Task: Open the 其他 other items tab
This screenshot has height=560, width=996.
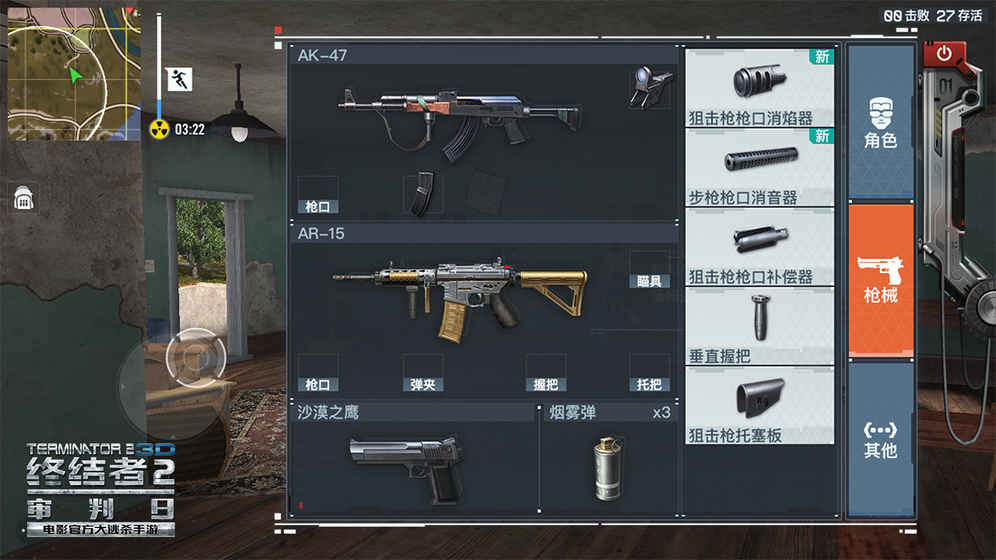Action: pyautogui.click(x=880, y=438)
